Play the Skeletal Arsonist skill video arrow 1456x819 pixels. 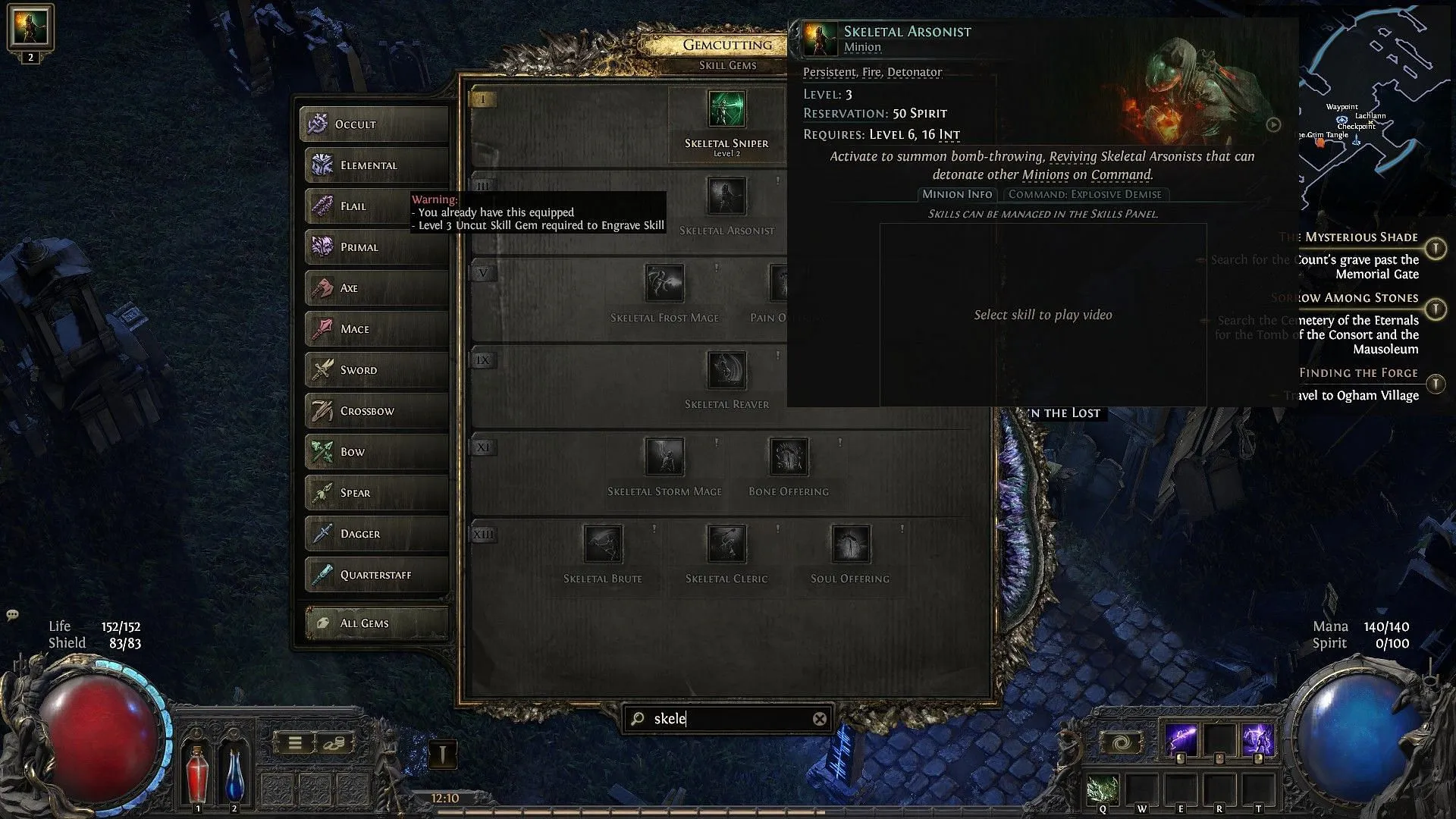point(1273,125)
